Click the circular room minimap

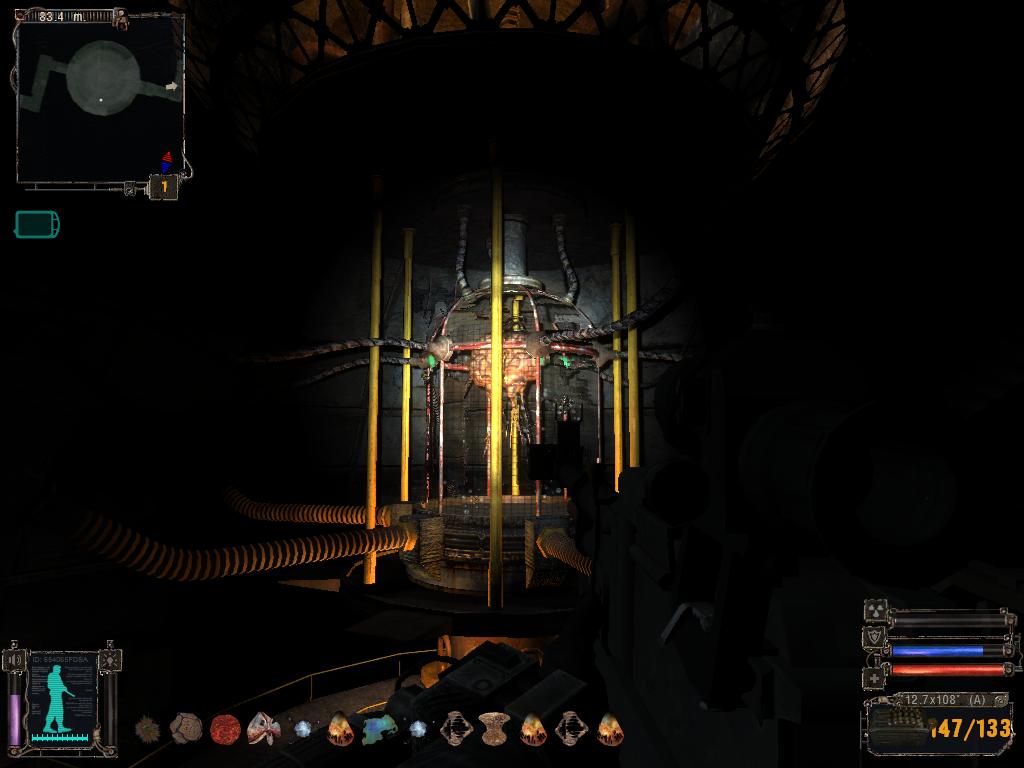pyautogui.click(x=100, y=98)
